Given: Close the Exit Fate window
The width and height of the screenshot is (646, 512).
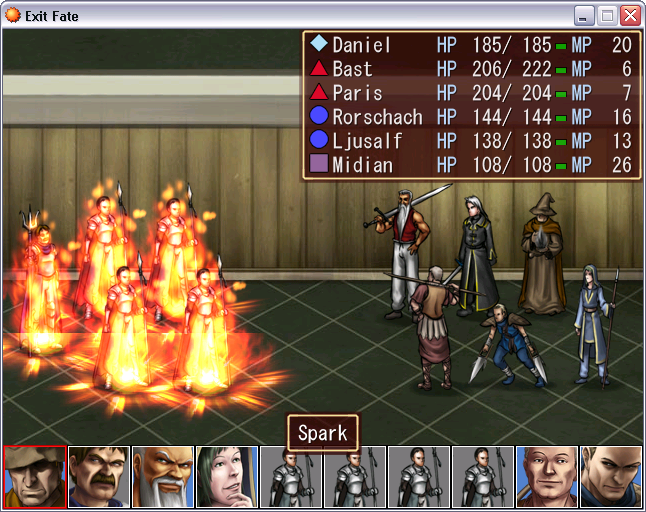Looking at the screenshot, I should click(630, 16).
